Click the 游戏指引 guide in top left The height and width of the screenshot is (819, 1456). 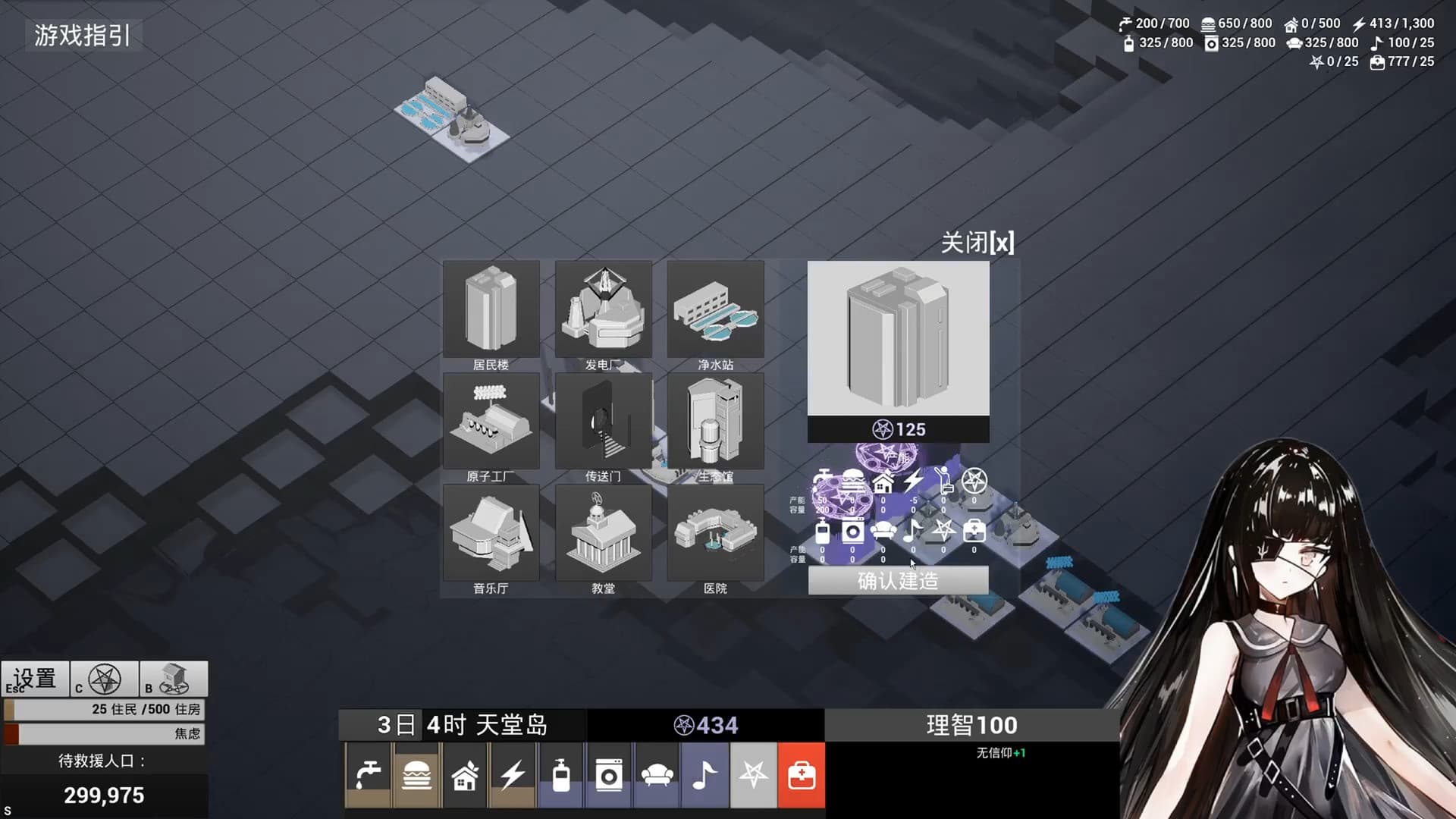click(80, 34)
